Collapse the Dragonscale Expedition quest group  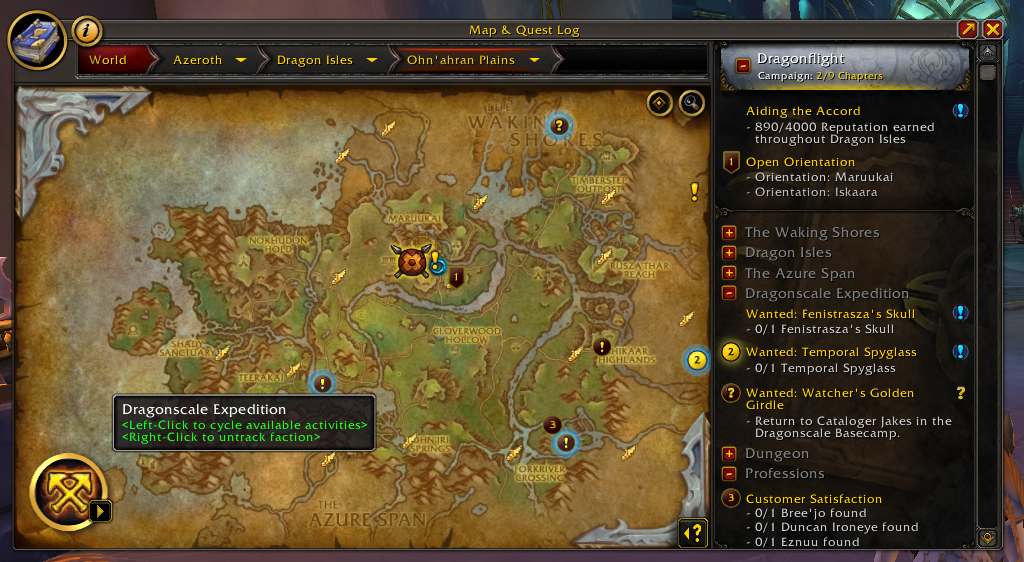pos(729,293)
